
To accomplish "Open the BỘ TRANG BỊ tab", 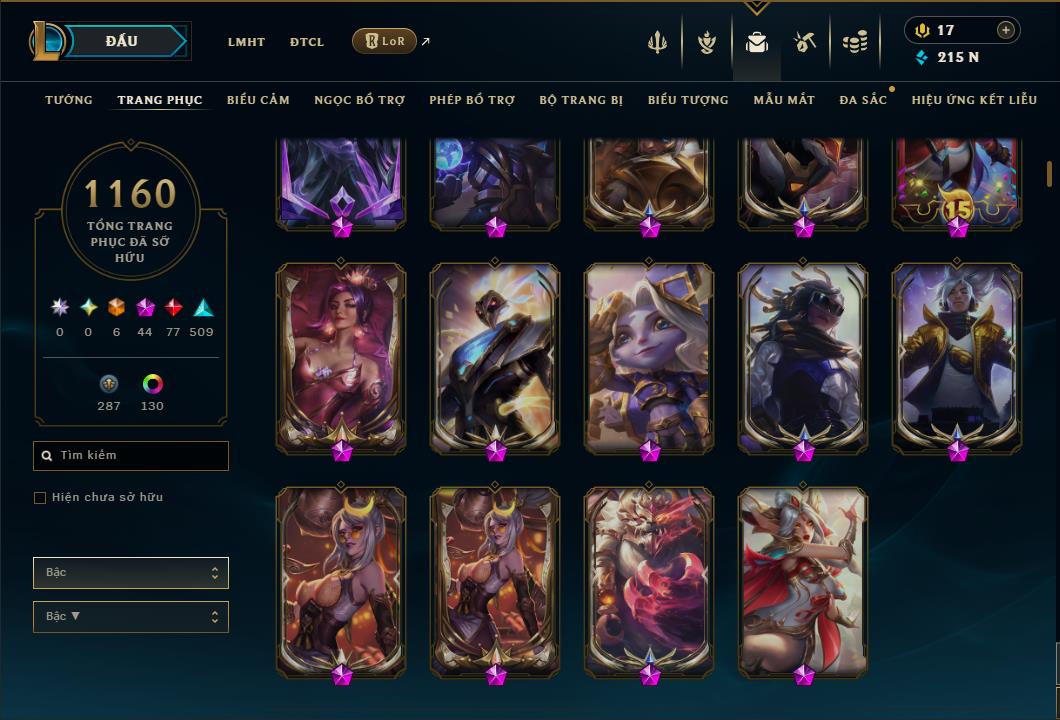I will click(581, 100).
